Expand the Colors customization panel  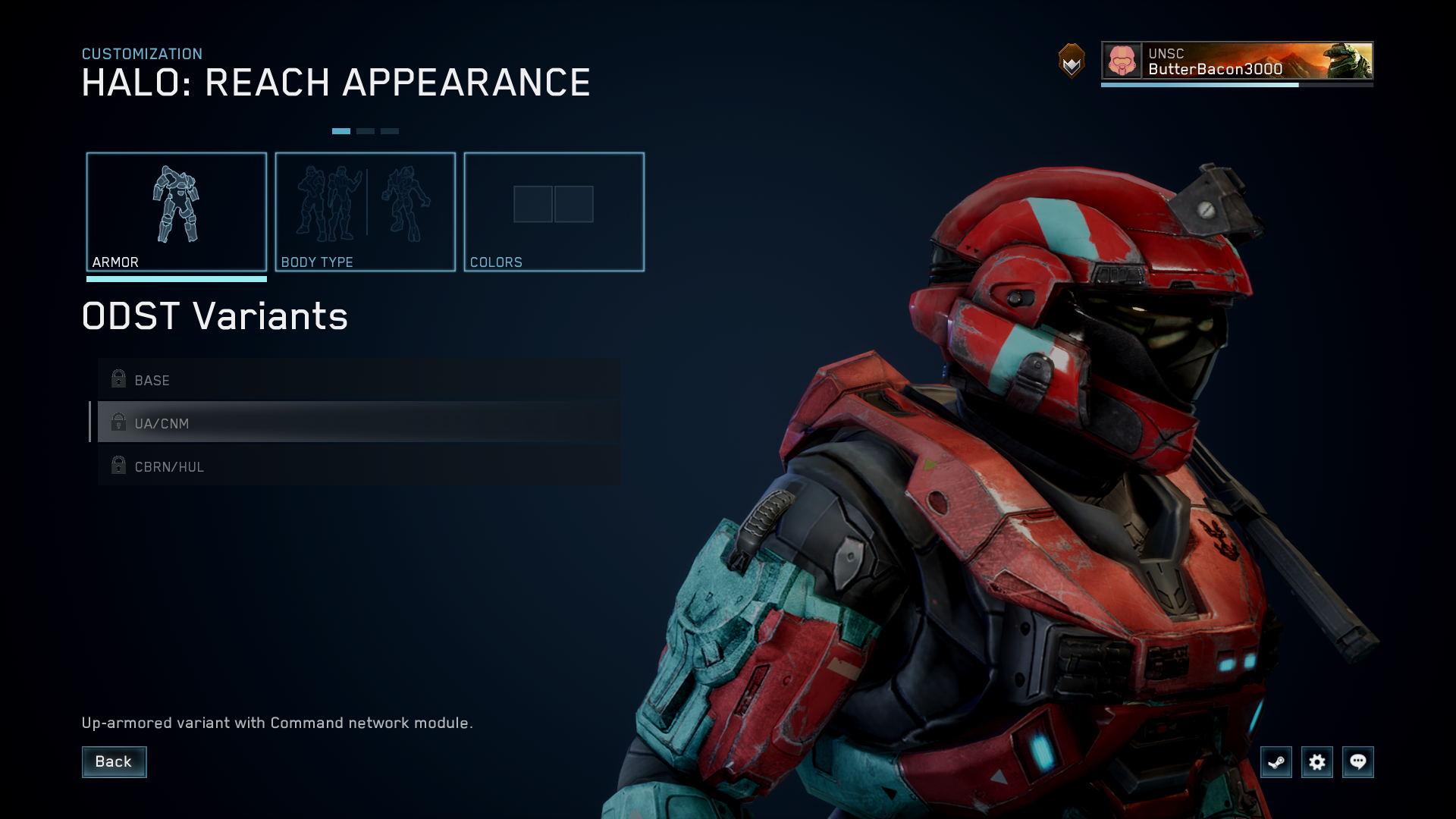coord(554,211)
